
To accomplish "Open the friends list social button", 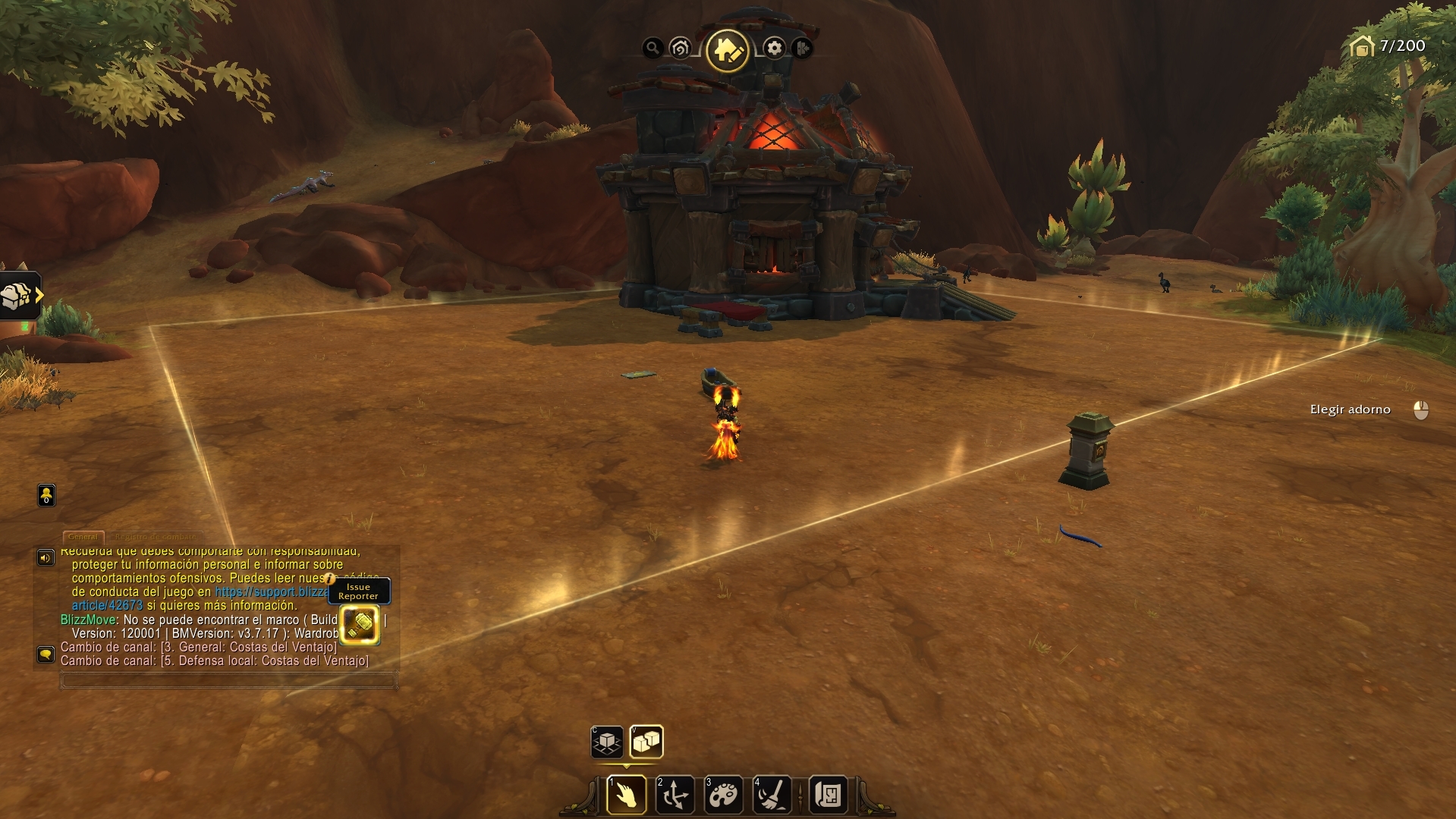I will pyautogui.click(x=46, y=495).
